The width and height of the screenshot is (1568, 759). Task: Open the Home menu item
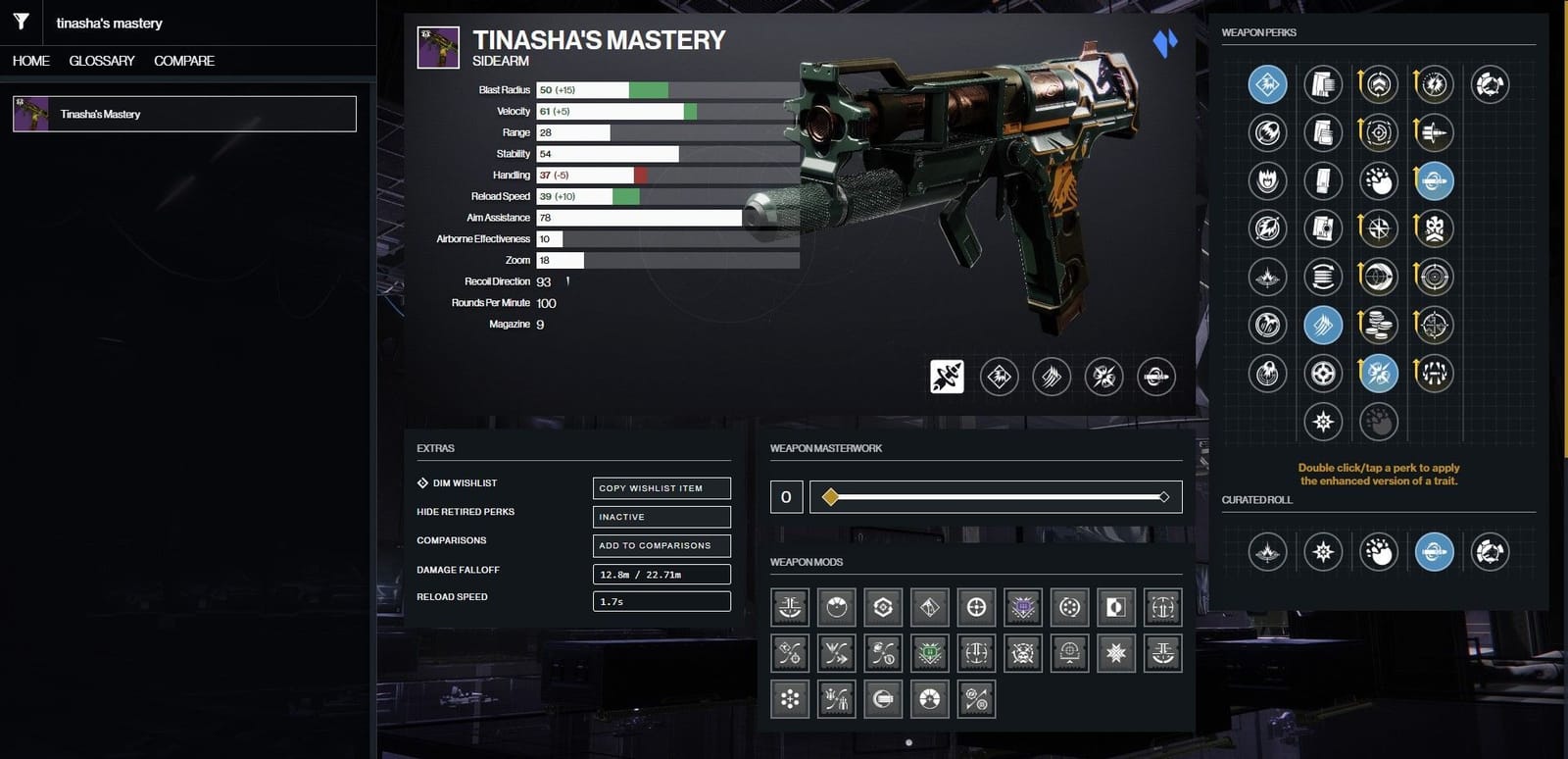[x=29, y=61]
